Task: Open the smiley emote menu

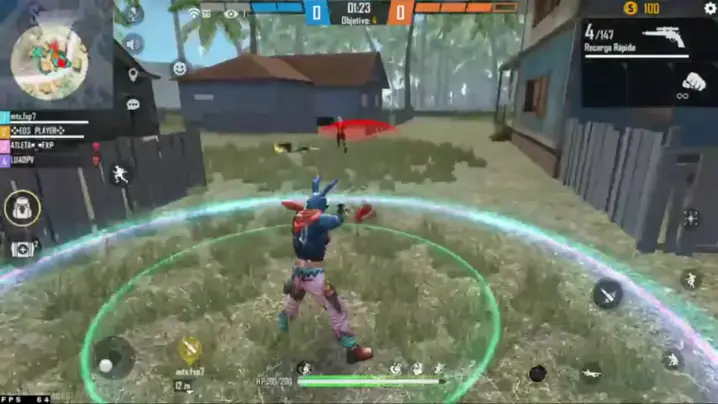Action: [180, 68]
